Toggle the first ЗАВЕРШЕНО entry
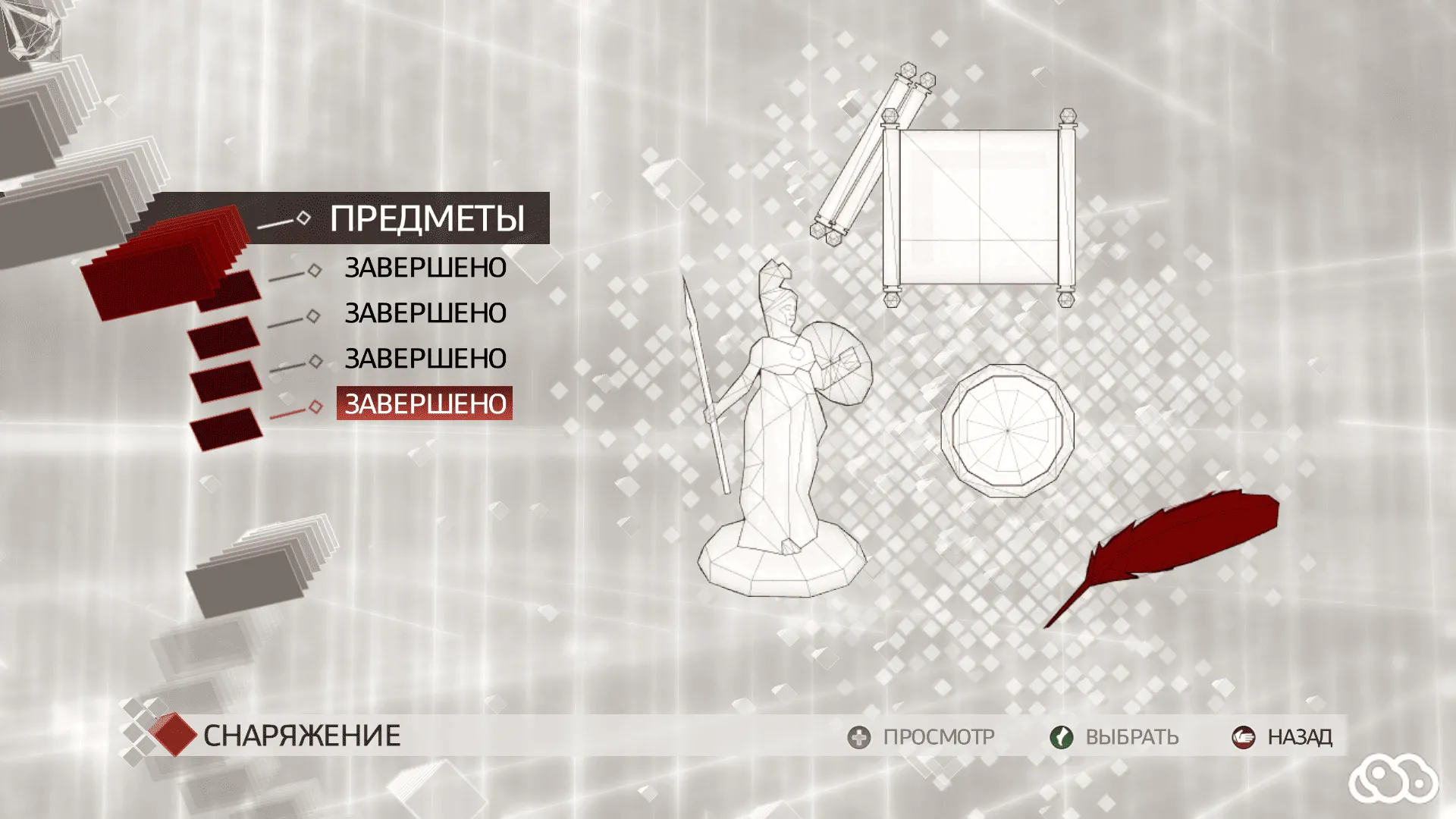This screenshot has height=819, width=1456. tap(425, 268)
